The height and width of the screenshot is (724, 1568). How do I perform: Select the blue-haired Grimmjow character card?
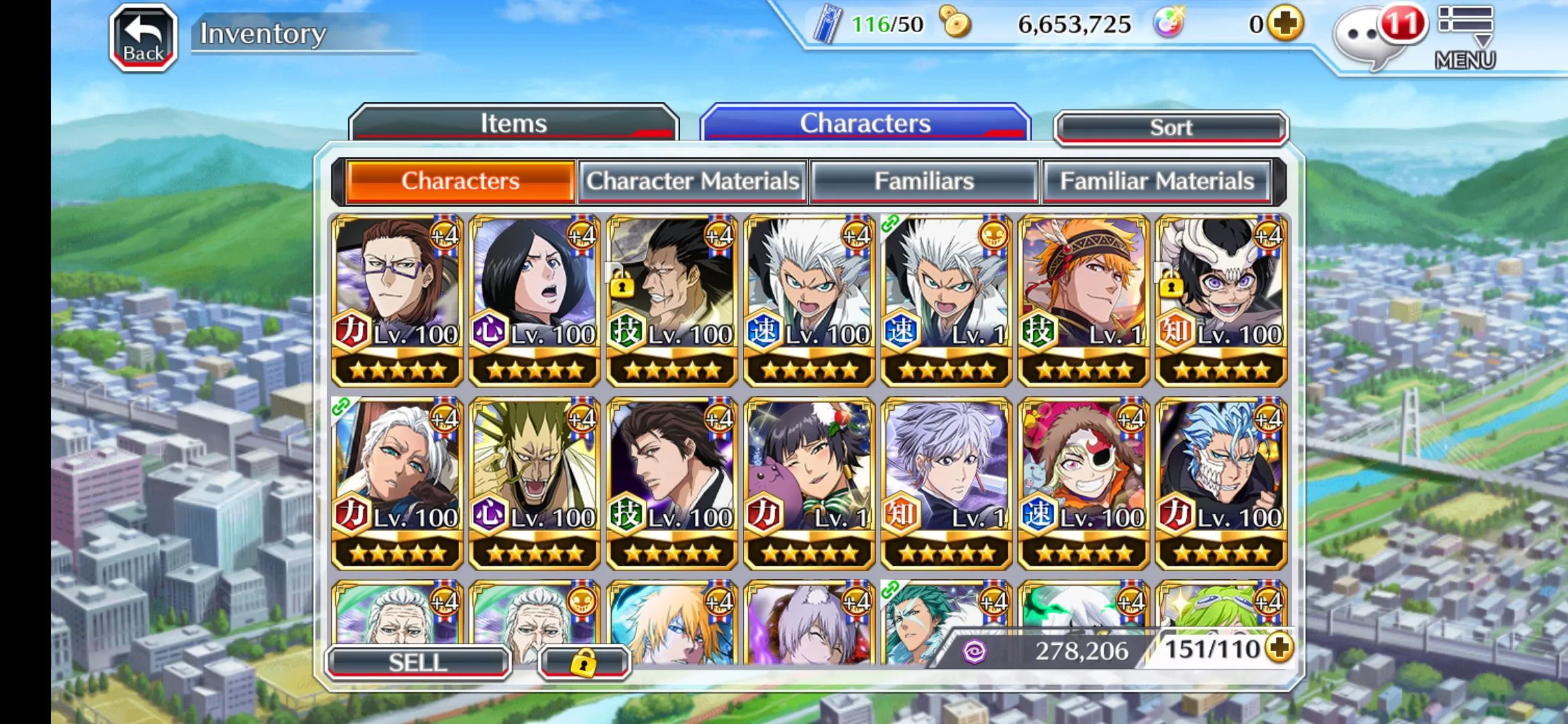click(x=1221, y=483)
